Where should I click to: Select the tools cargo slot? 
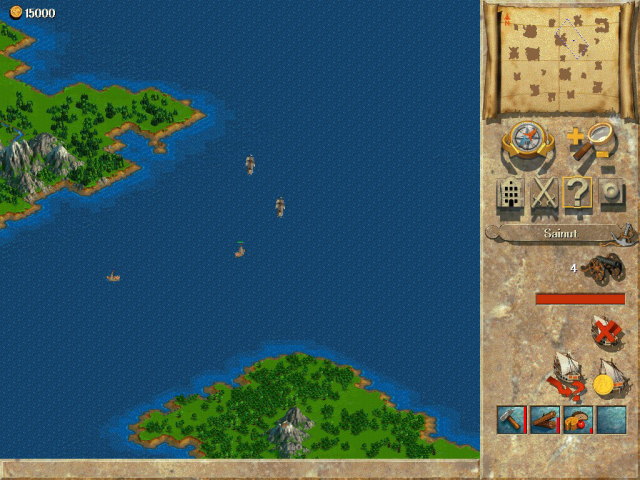click(511, 419)
